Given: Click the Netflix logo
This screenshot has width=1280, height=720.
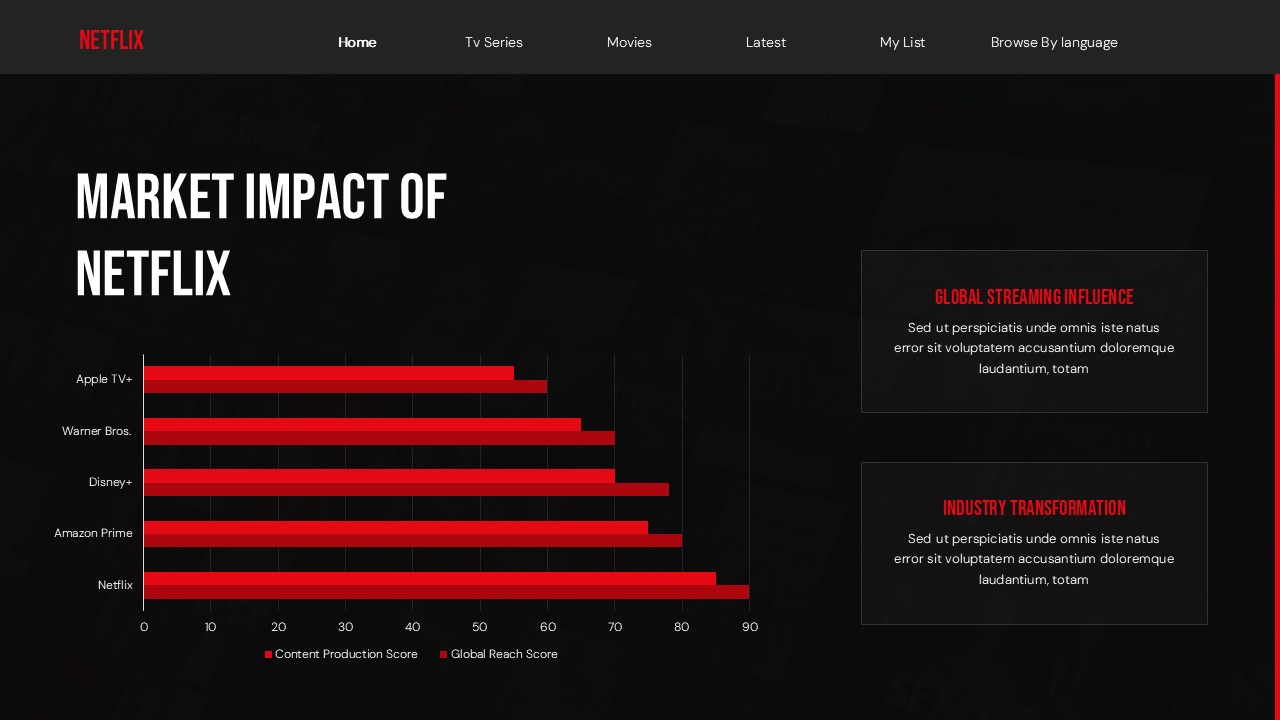Looking at the screenshot, I should click(x=111, y=40).
